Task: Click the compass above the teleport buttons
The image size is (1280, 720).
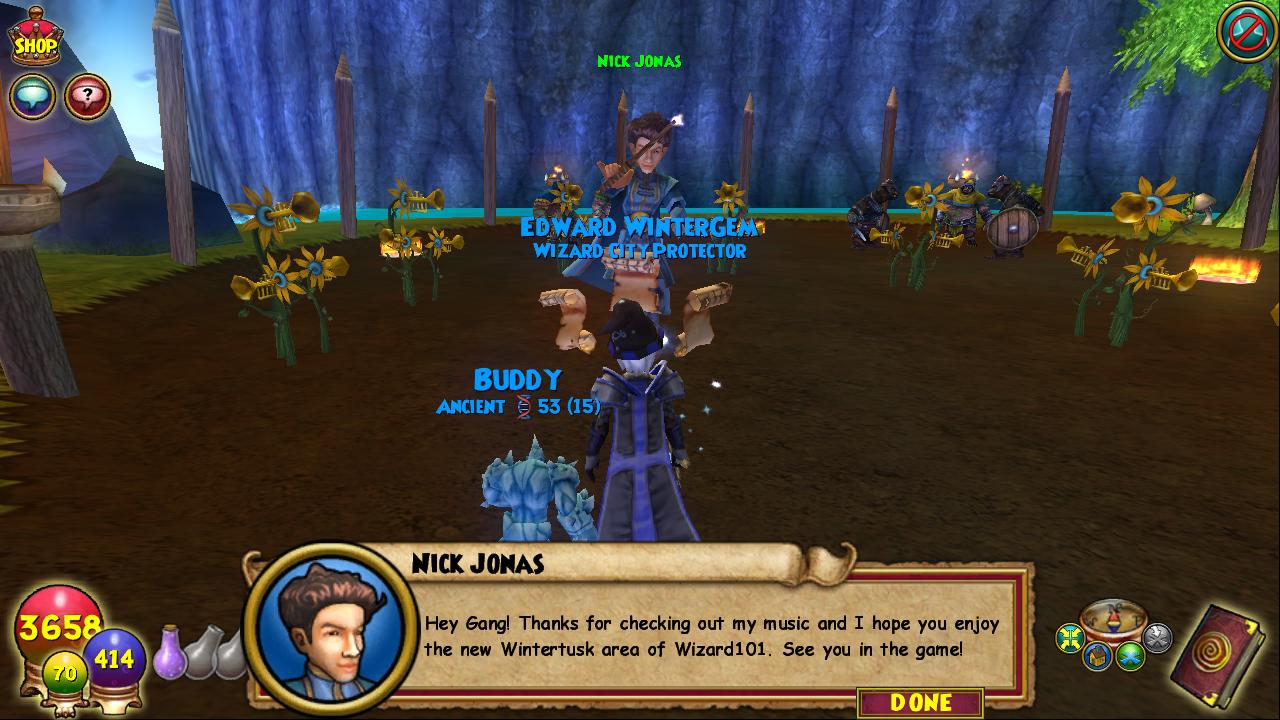Action: 1113,620
